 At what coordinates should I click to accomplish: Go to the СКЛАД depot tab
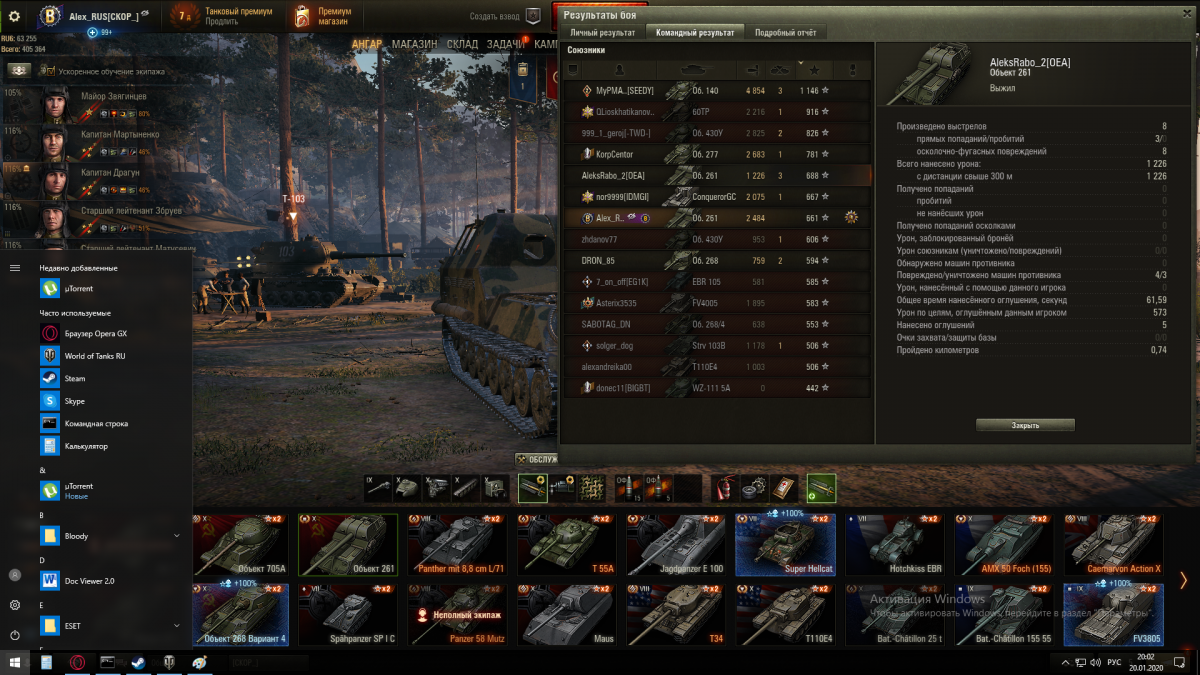(x=462, y=44)
